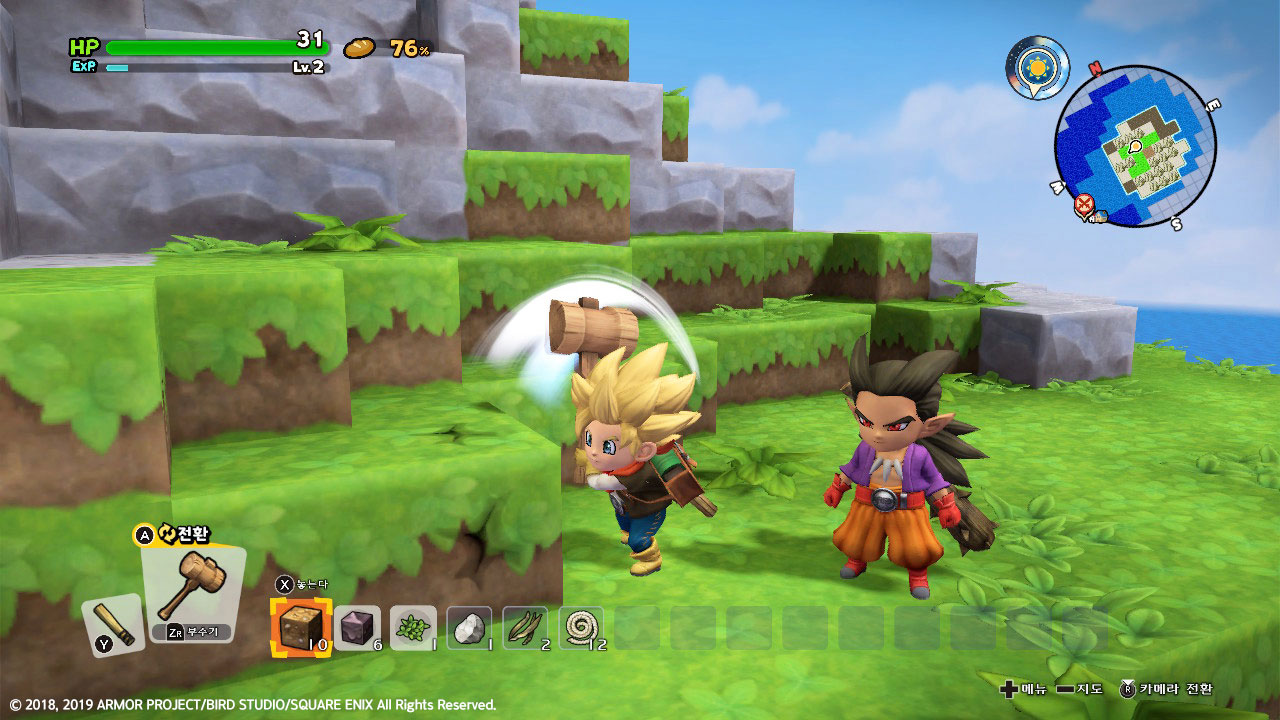The image size is (1280, 720).
Task: Pick the white stone item slot
Action: click(468, 627)
